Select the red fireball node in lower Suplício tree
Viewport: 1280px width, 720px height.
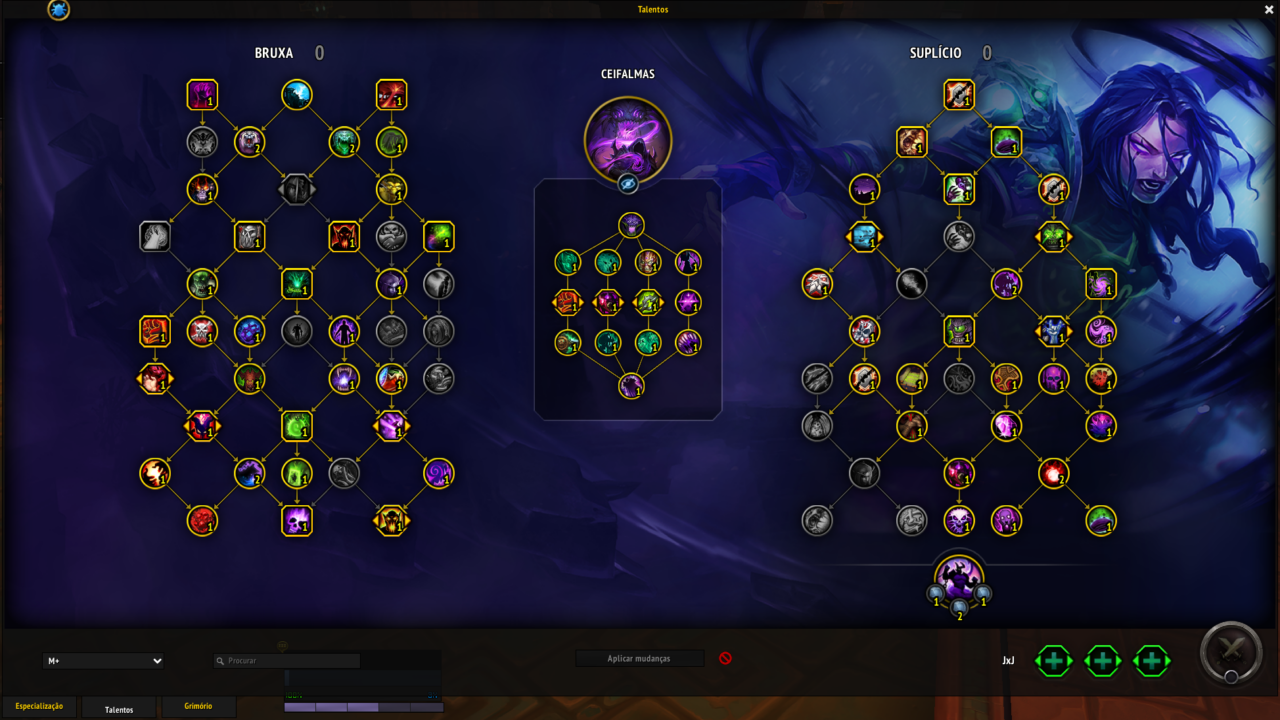[x=1053, y=473]
